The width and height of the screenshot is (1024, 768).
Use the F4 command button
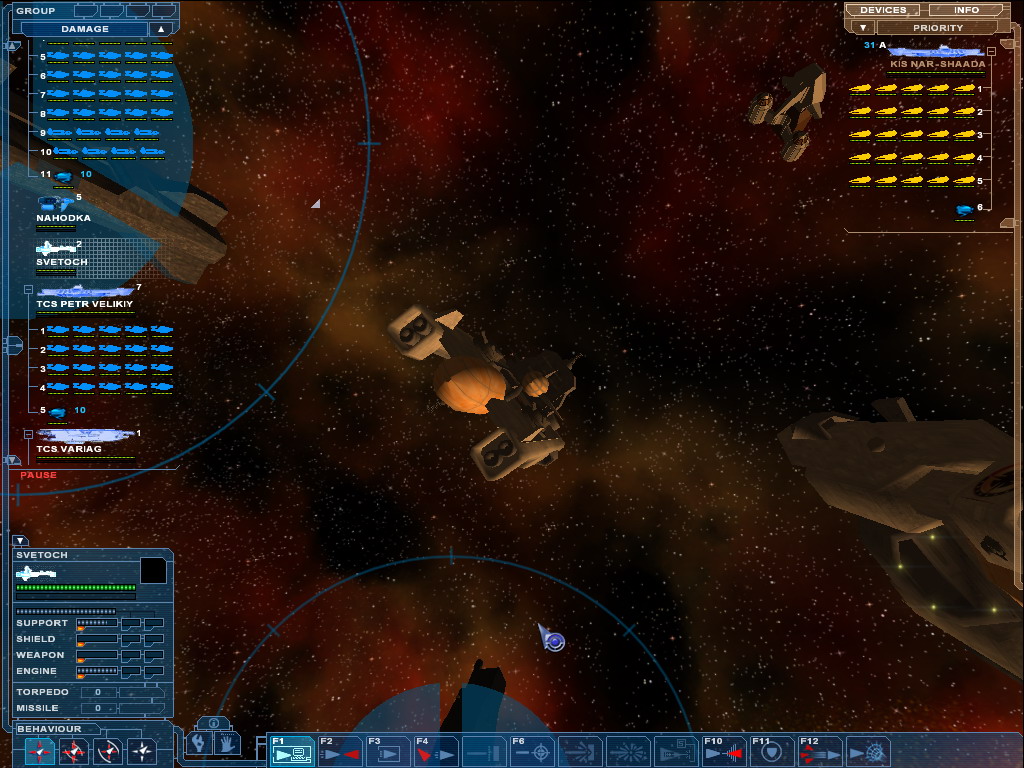point(436,750)
